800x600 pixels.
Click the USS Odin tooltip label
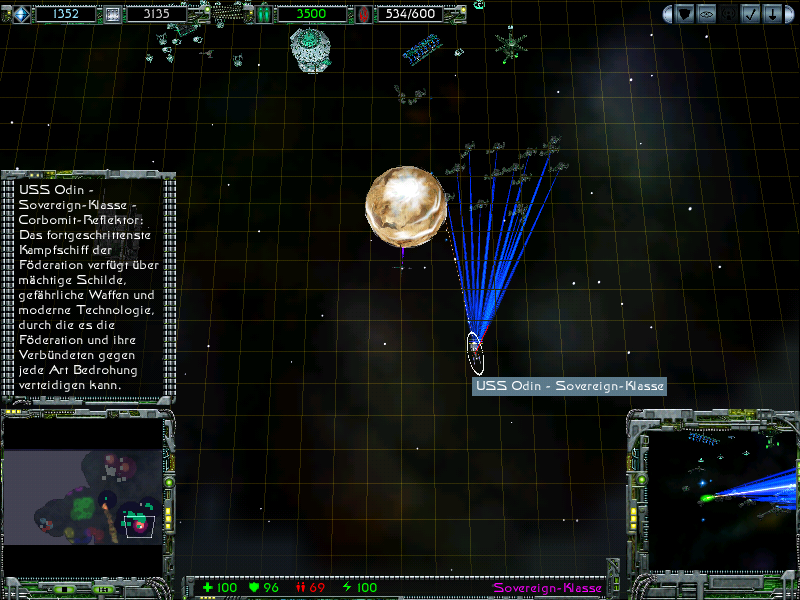click(569, 386)
